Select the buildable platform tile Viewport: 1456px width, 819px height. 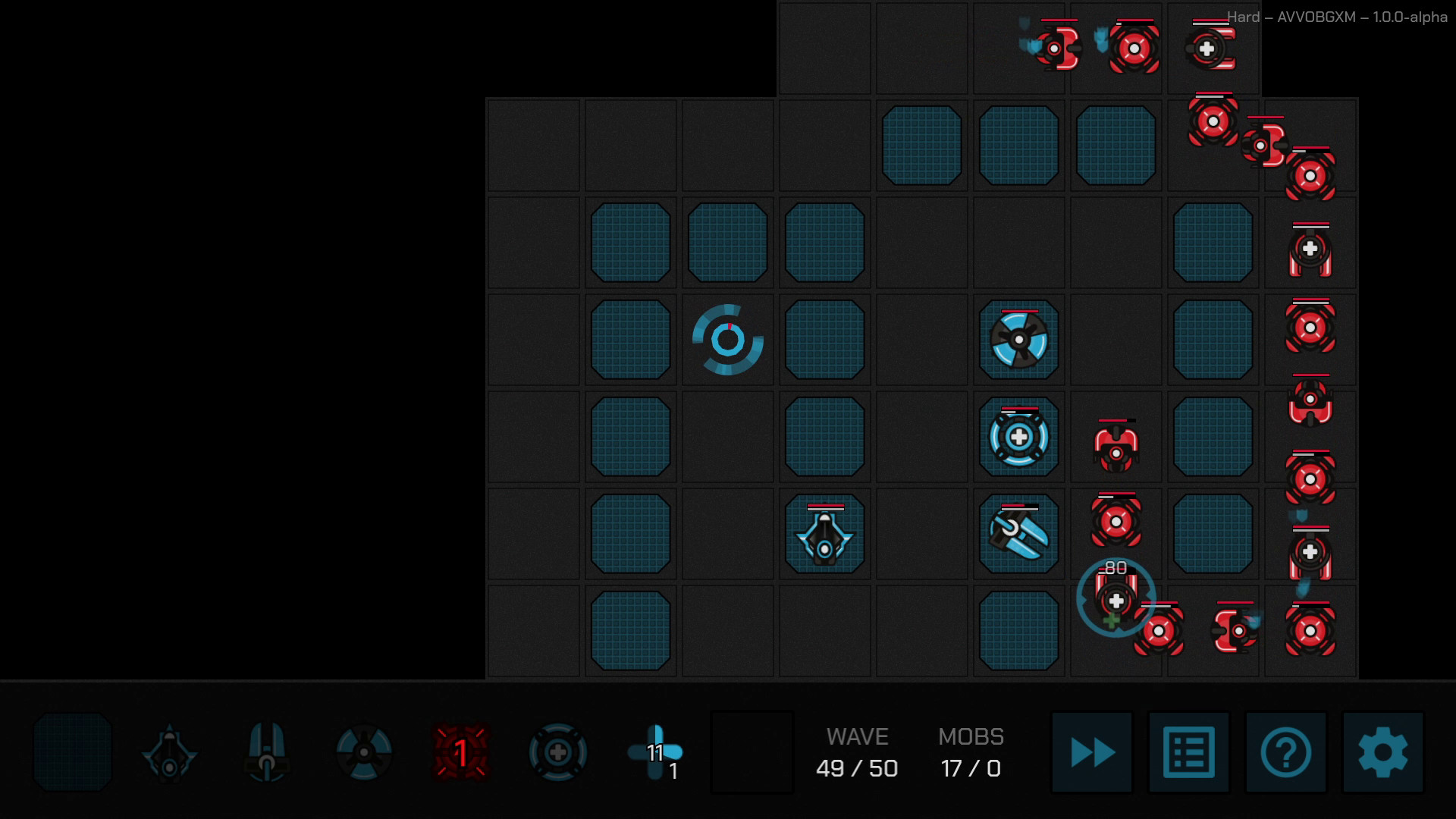72,751
